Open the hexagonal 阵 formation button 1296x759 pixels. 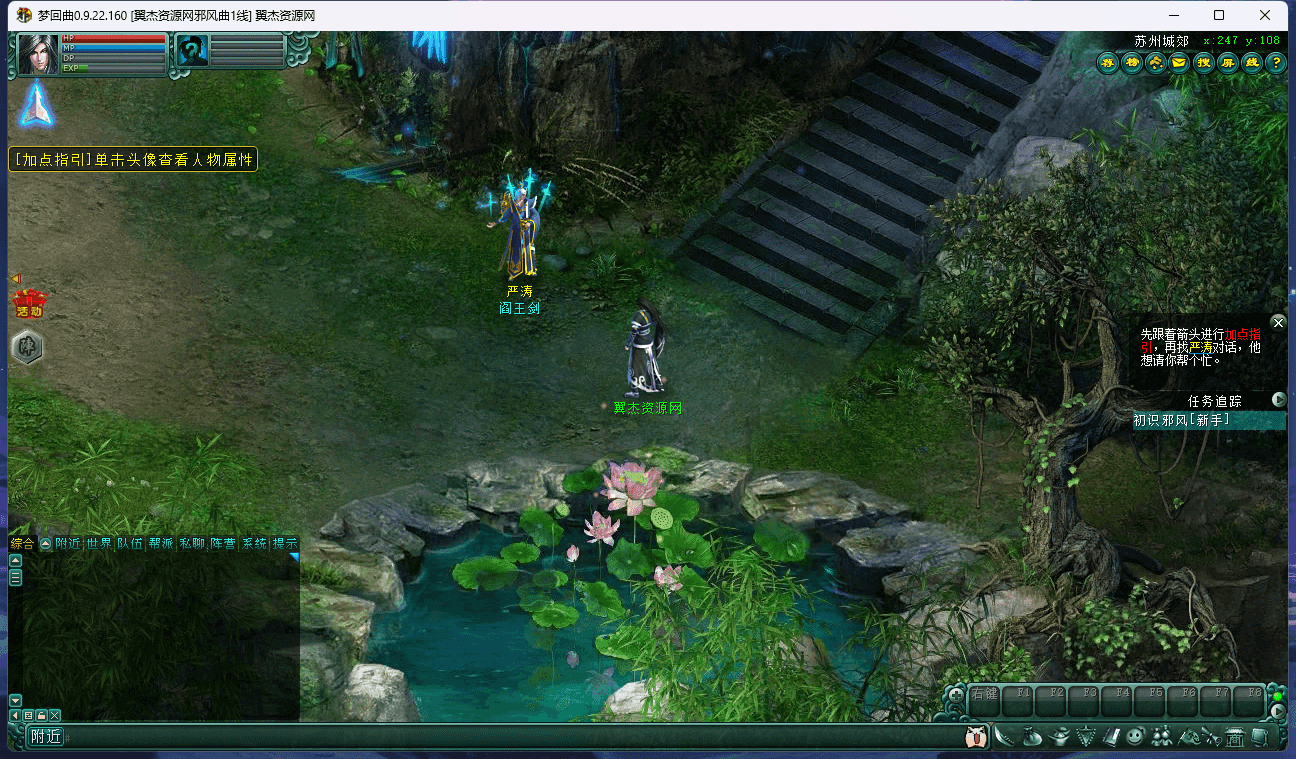(27, 347)
